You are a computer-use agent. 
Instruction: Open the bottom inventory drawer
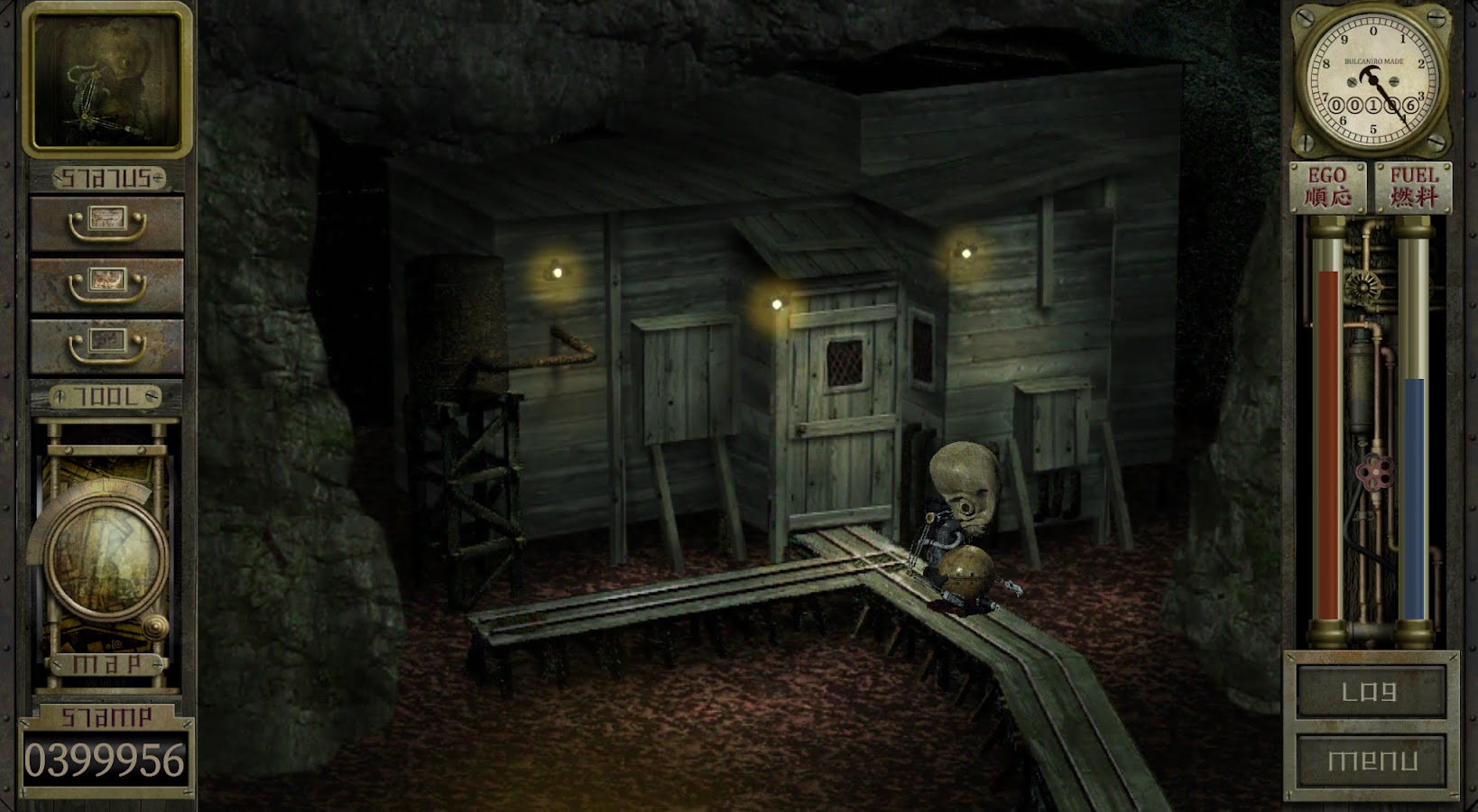click(108, 346)
